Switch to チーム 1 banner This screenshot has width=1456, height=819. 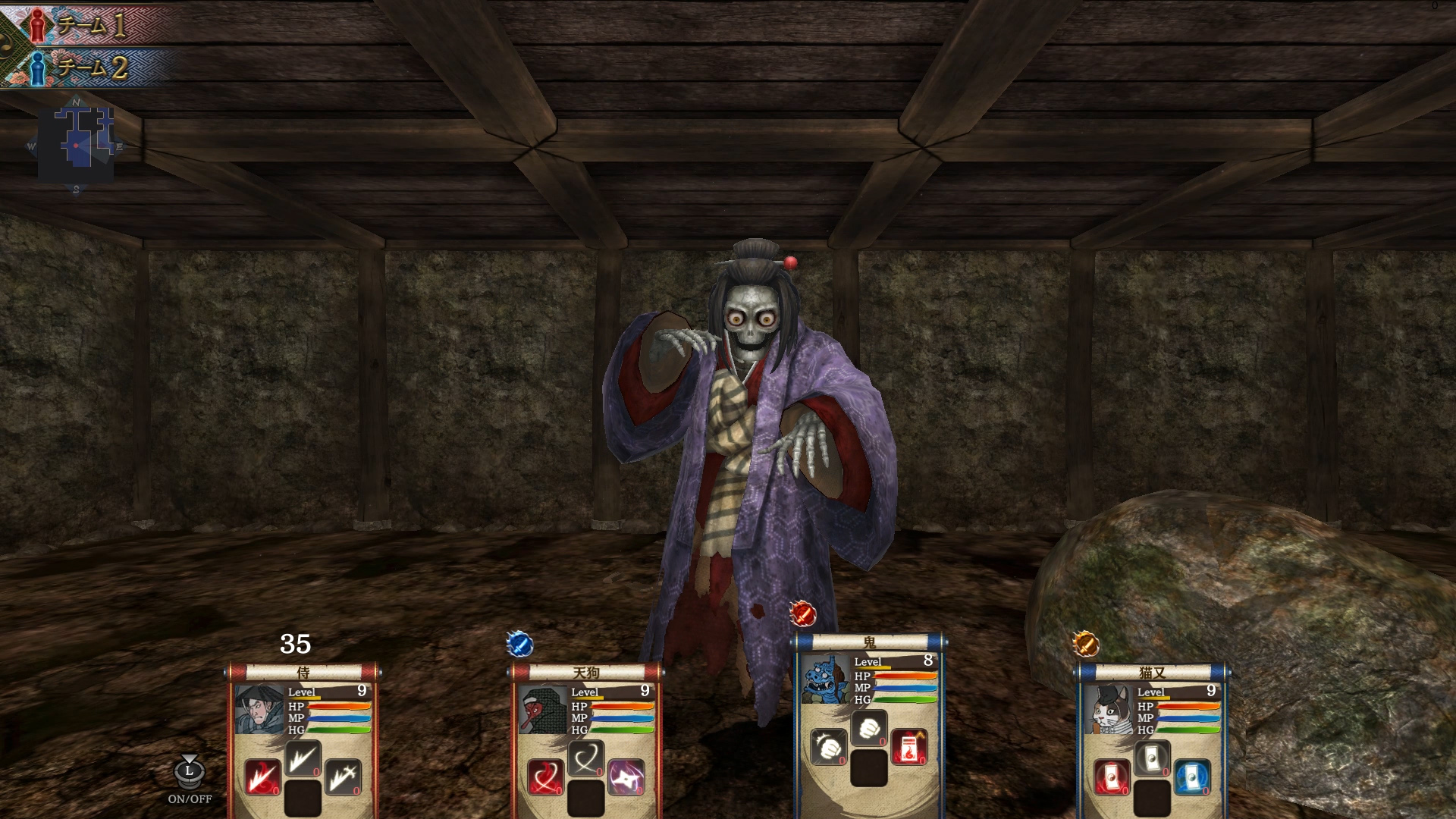[x=87, y=24]
